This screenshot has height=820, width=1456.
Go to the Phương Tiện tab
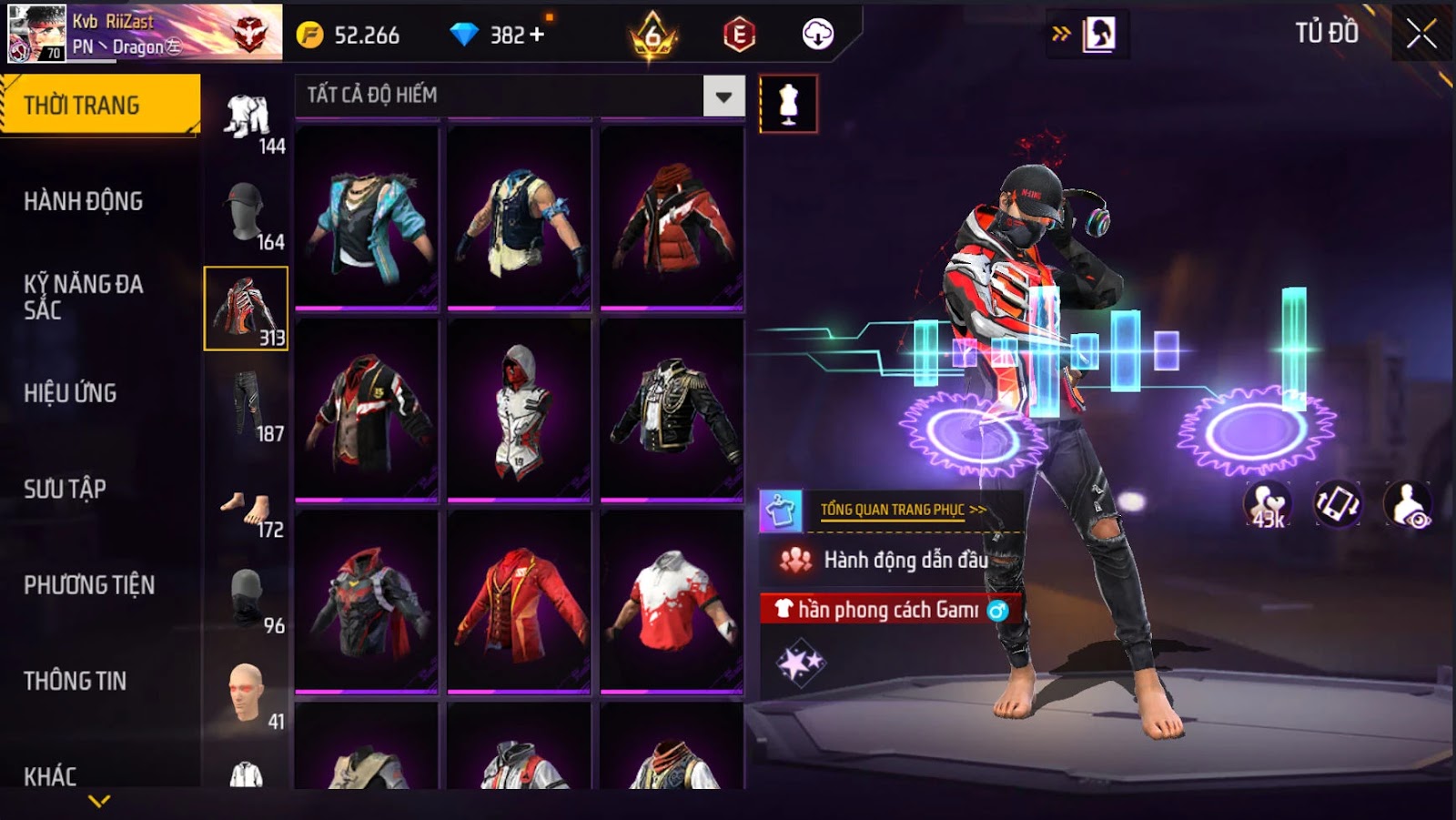point(89,585)
